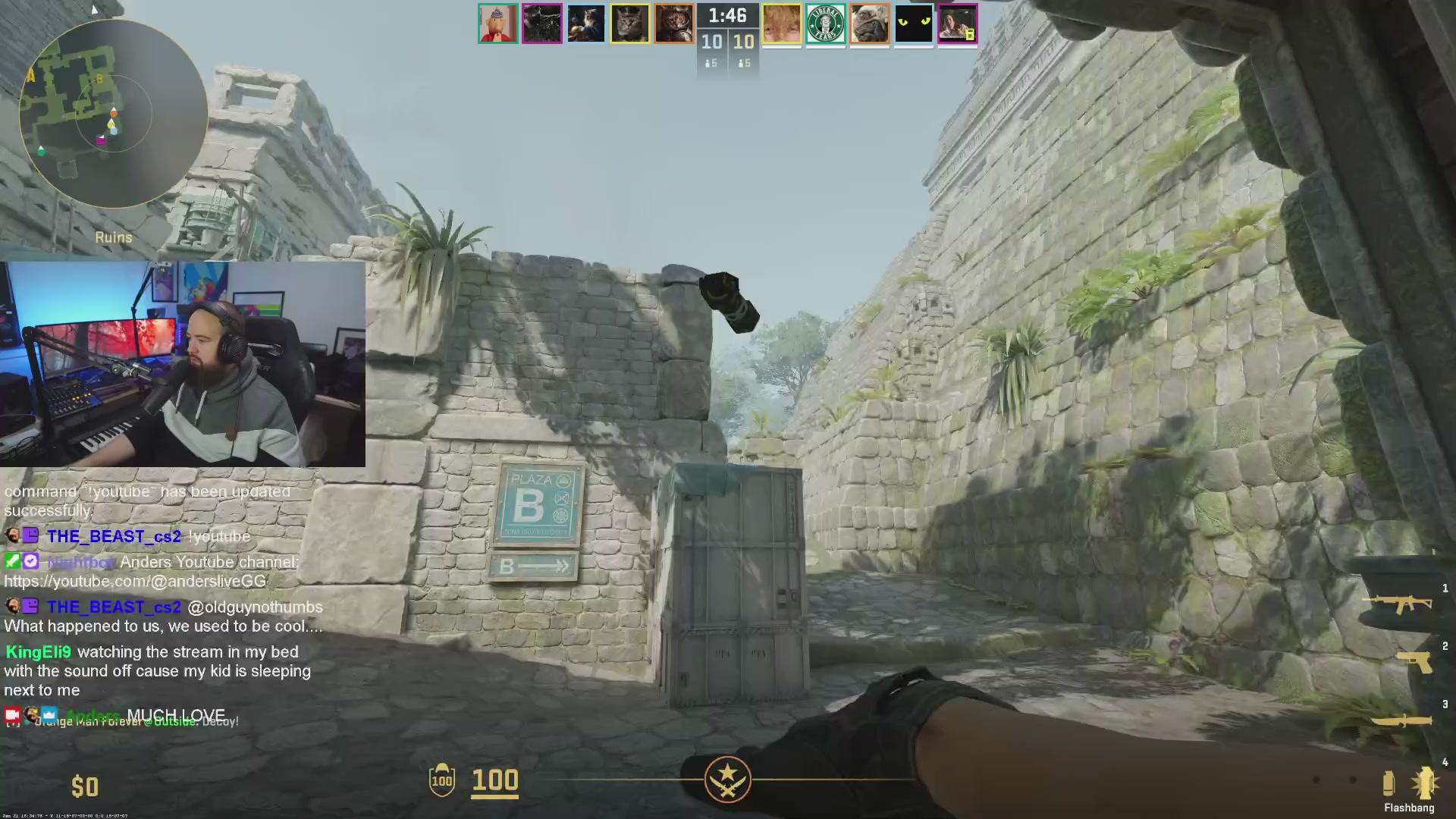Open the youtube.com/@andersliveGG link in chat
Image resolution: width=1456 pixels, height=819 pixels.
pyautogui.click(x=133, y=581)
